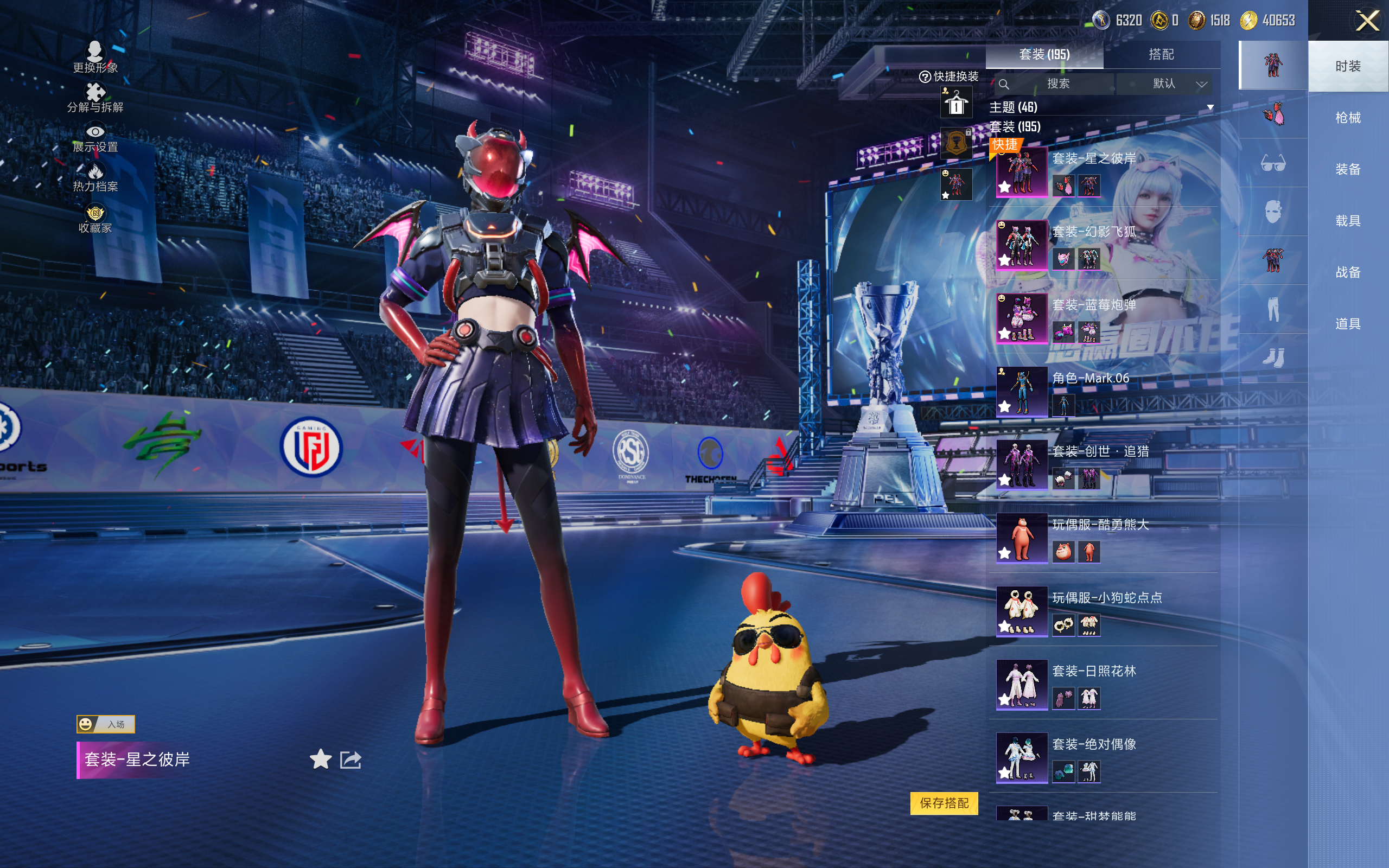Open 展示设置 display settings
The image size is (1389, 868).
tap(95, 138)
